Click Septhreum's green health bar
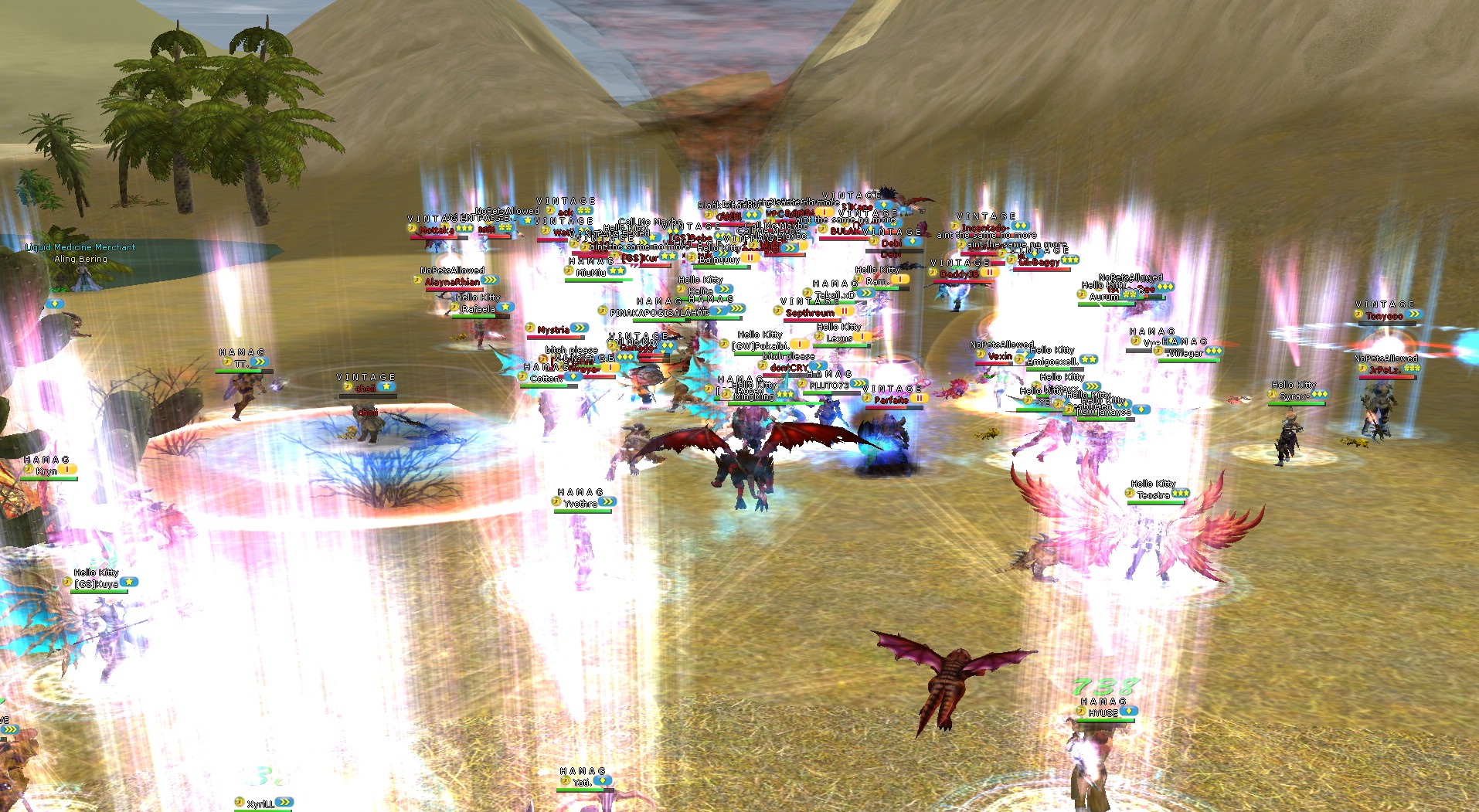The width and height of the screenshot is (1479, 812). [x=811, y=320]
